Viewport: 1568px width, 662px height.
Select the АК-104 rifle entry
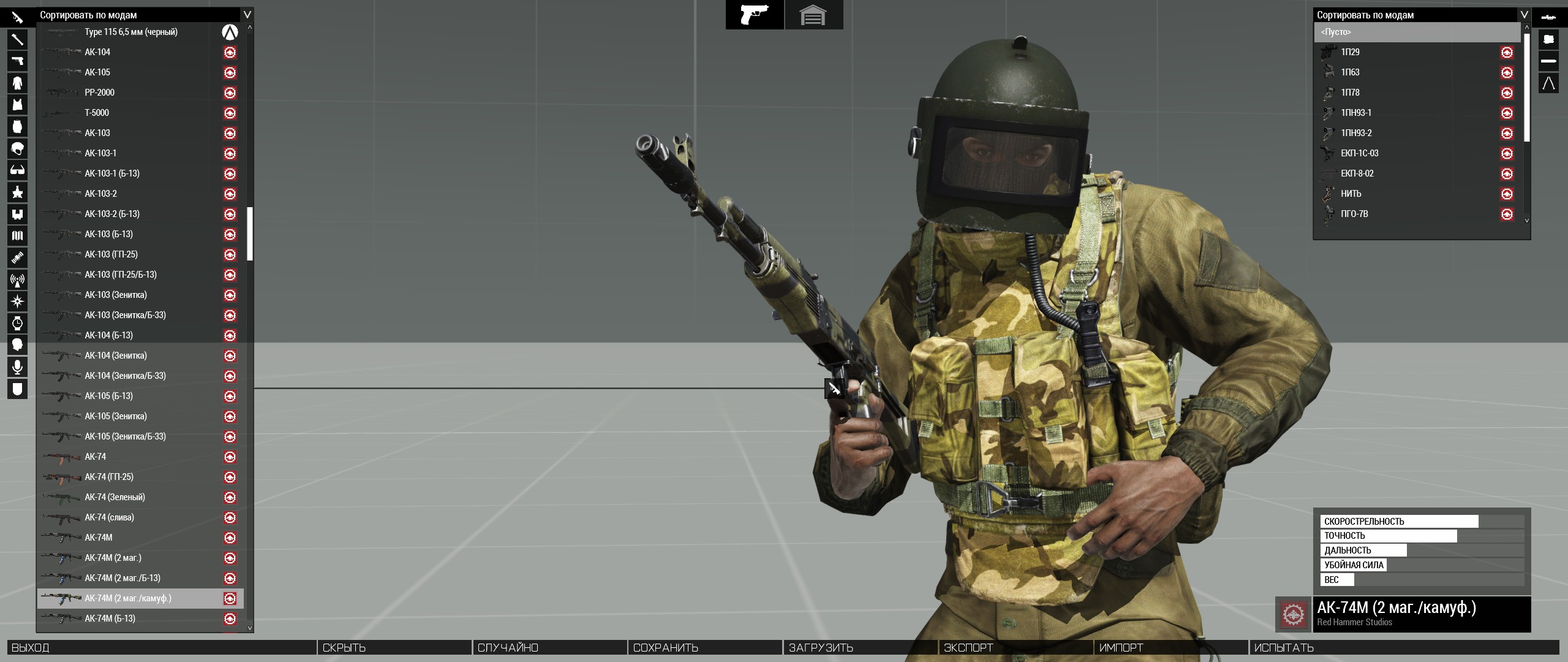click(97, 52)
